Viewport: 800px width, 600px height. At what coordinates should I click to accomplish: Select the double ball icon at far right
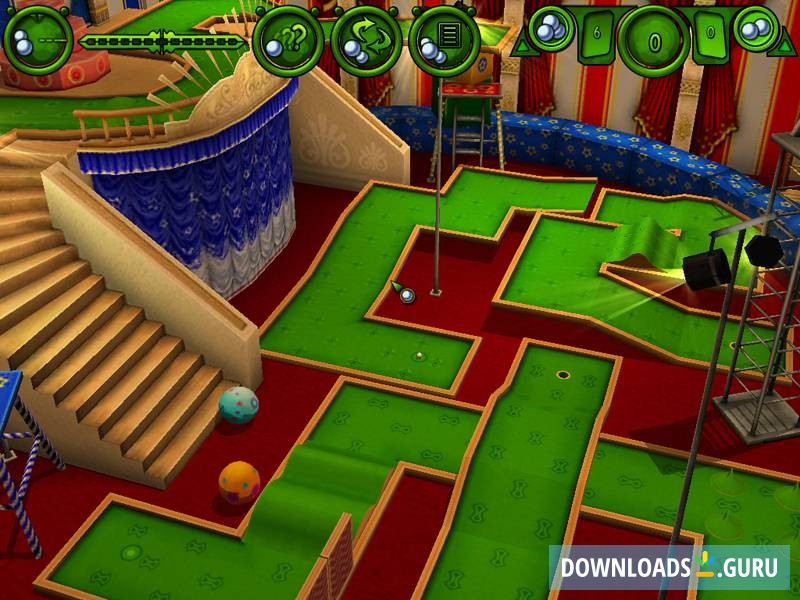755,29
